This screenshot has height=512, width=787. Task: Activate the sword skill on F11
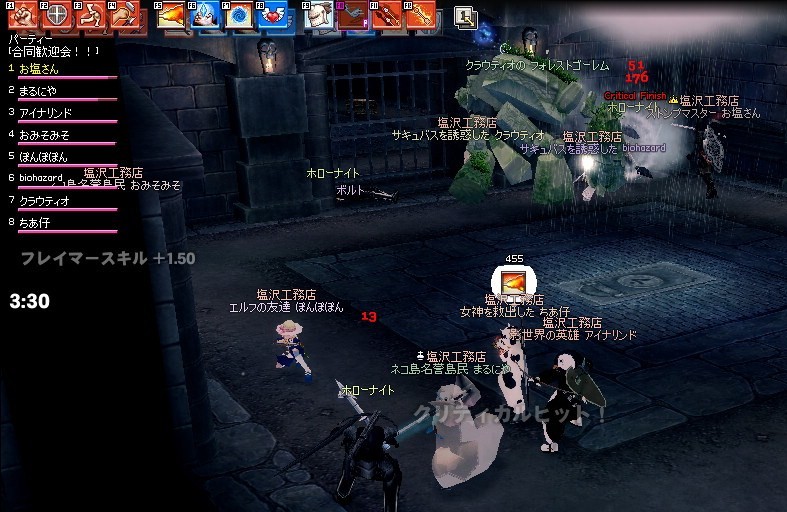click(x=386, y=15)
